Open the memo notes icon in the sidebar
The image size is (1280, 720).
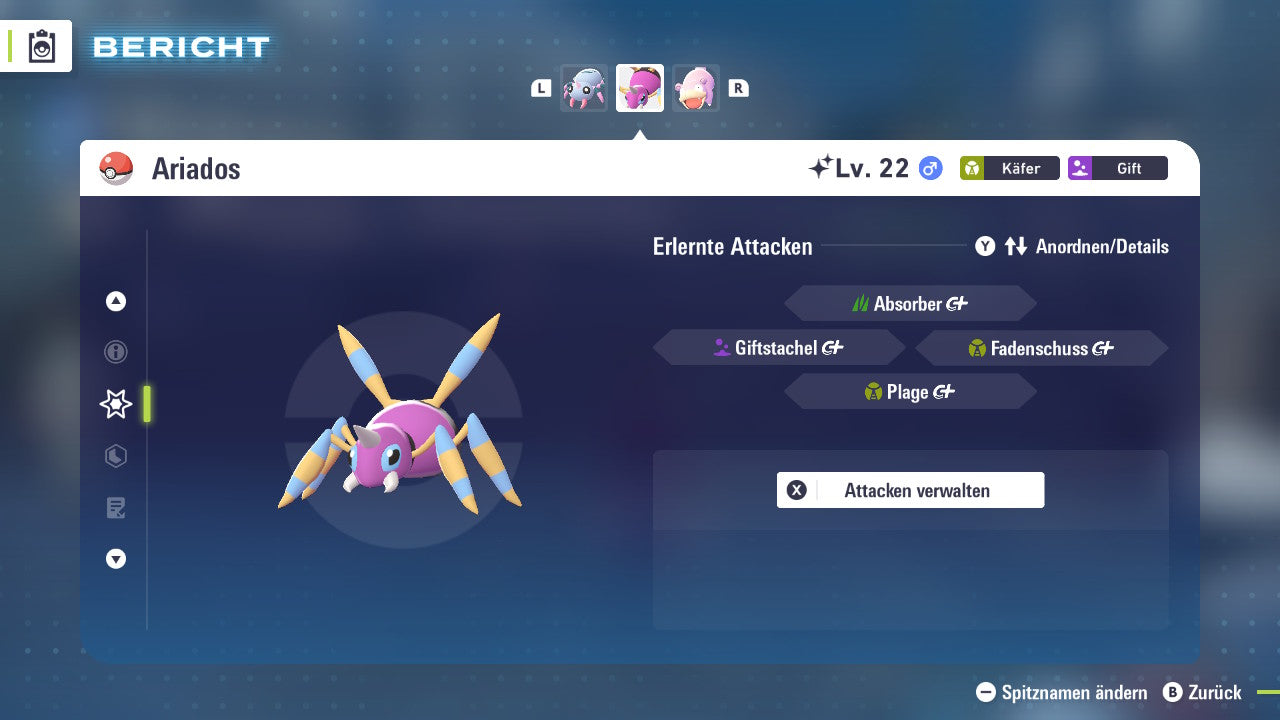[x=115, y=508]
